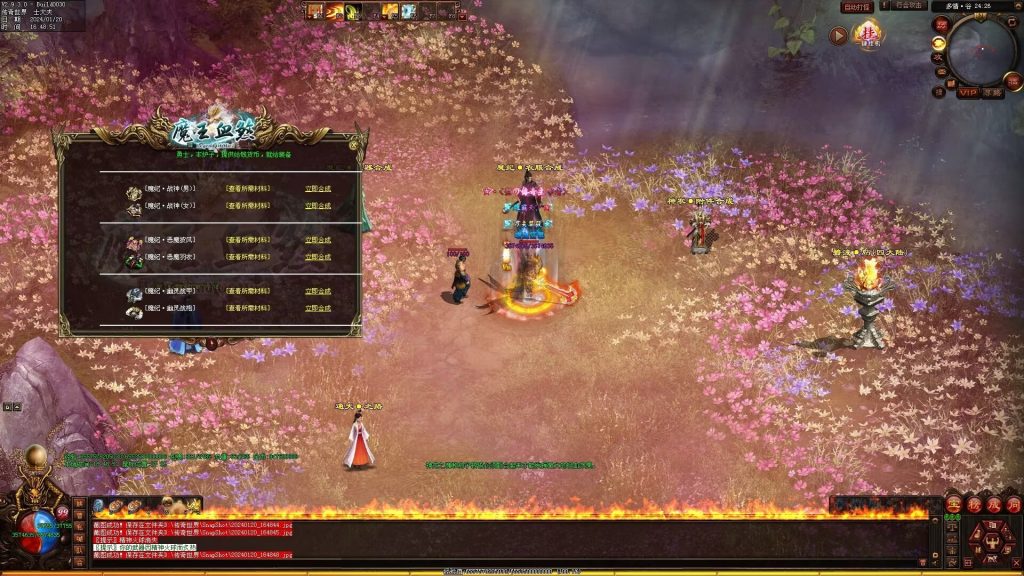Select the 行会攻击 guild attack button

point(909,7)
